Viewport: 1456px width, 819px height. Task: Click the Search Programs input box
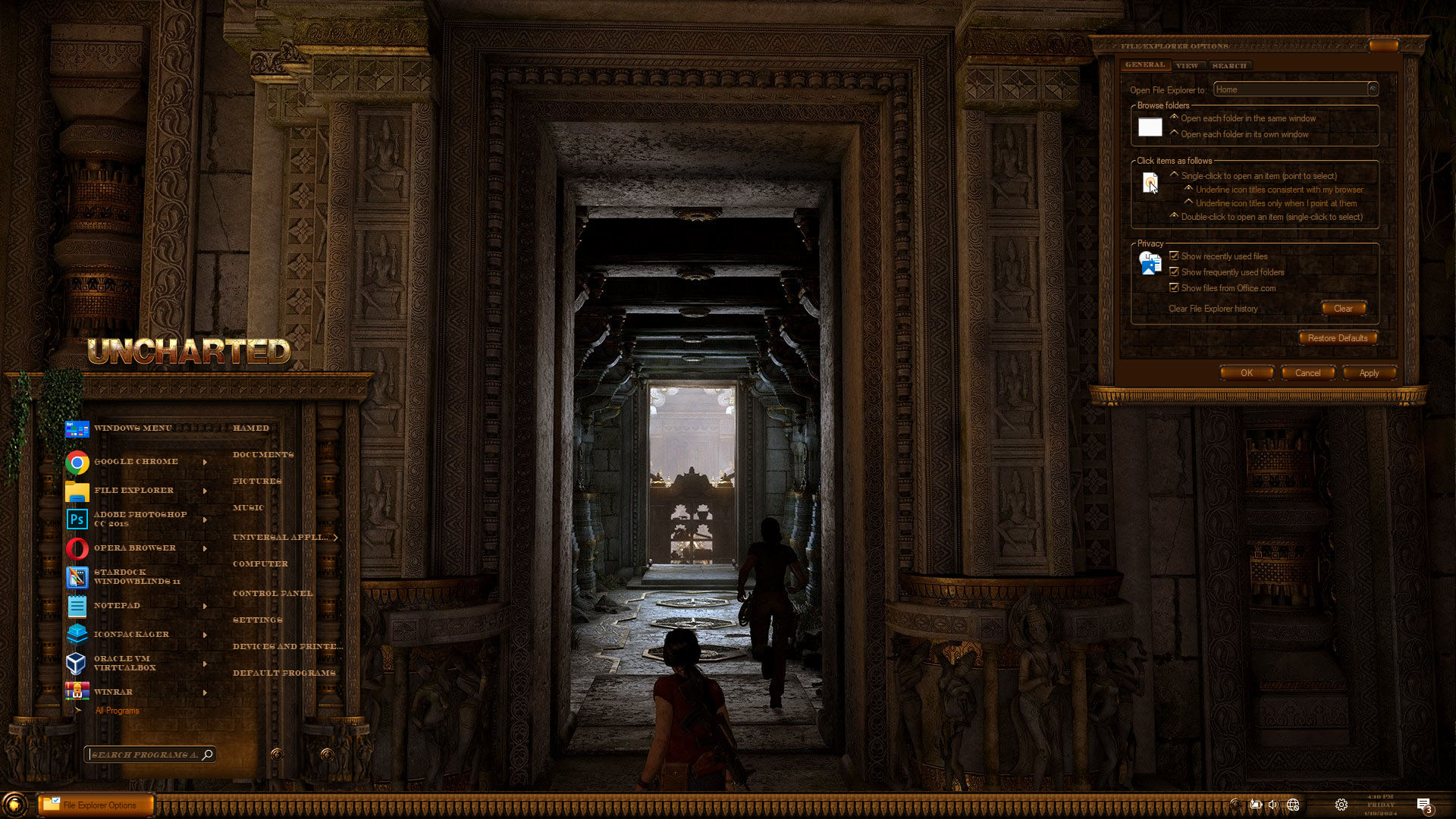tap(144, 755)
